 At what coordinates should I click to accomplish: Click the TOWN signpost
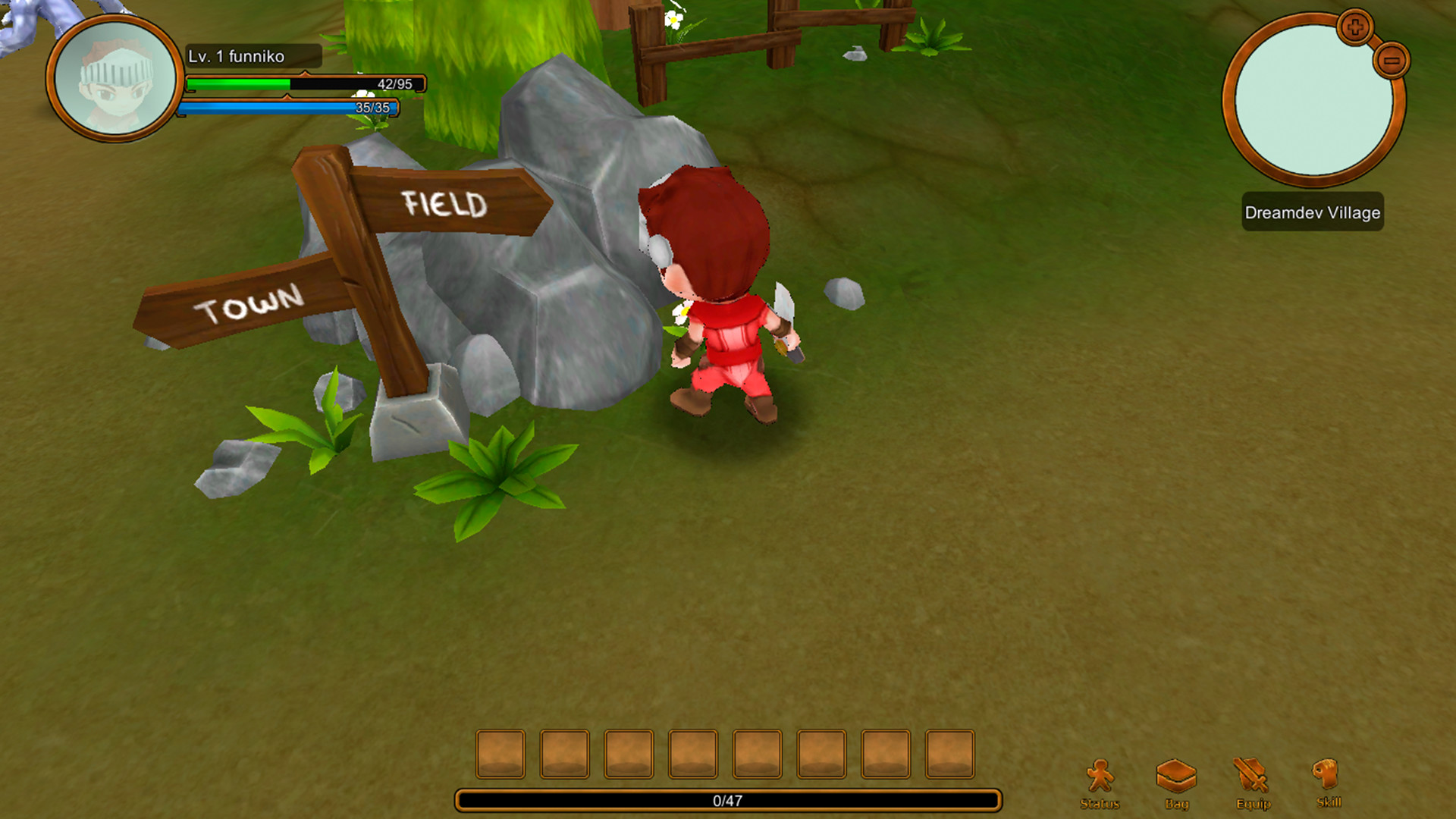250,305
